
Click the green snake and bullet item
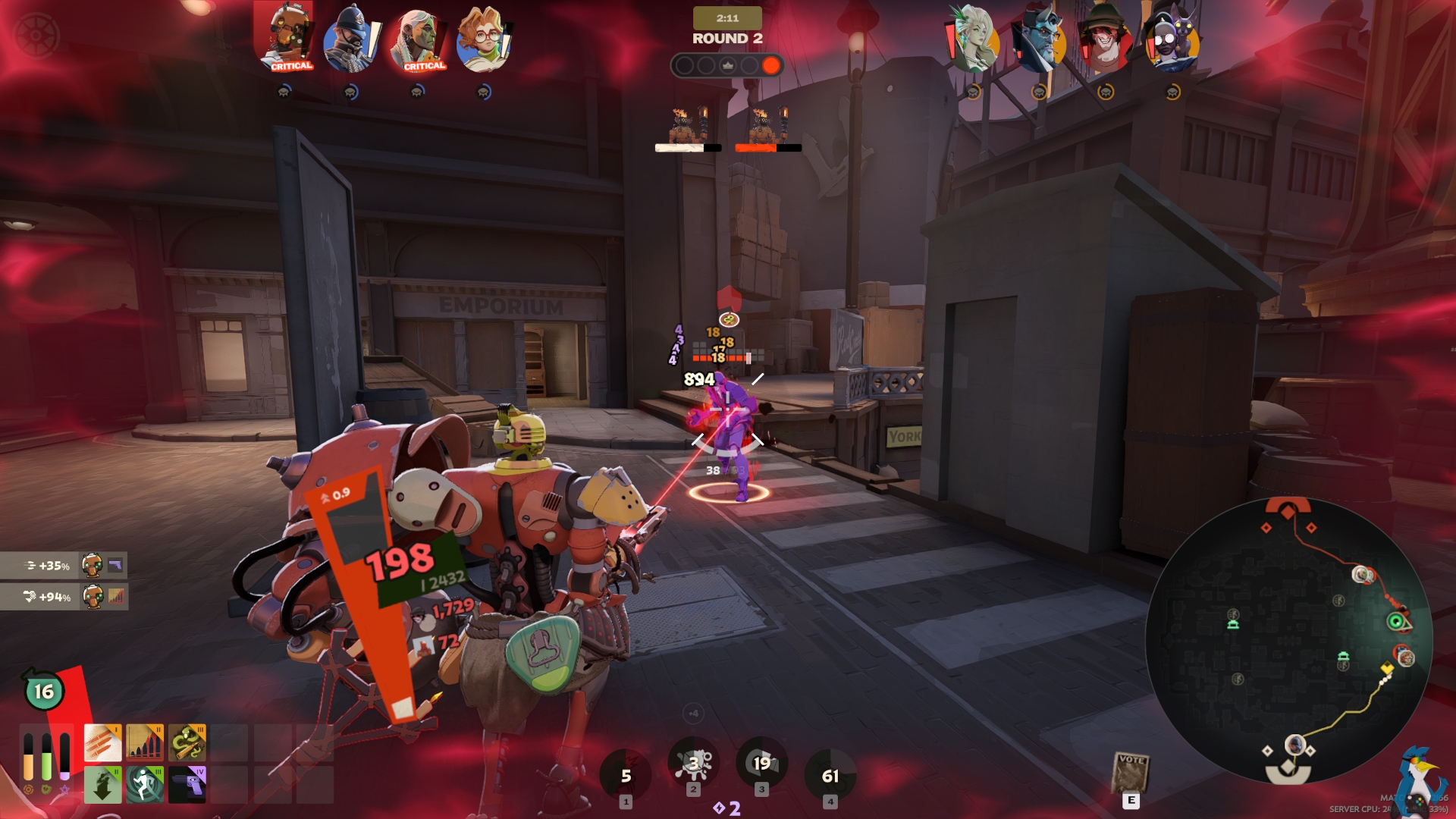187,742
